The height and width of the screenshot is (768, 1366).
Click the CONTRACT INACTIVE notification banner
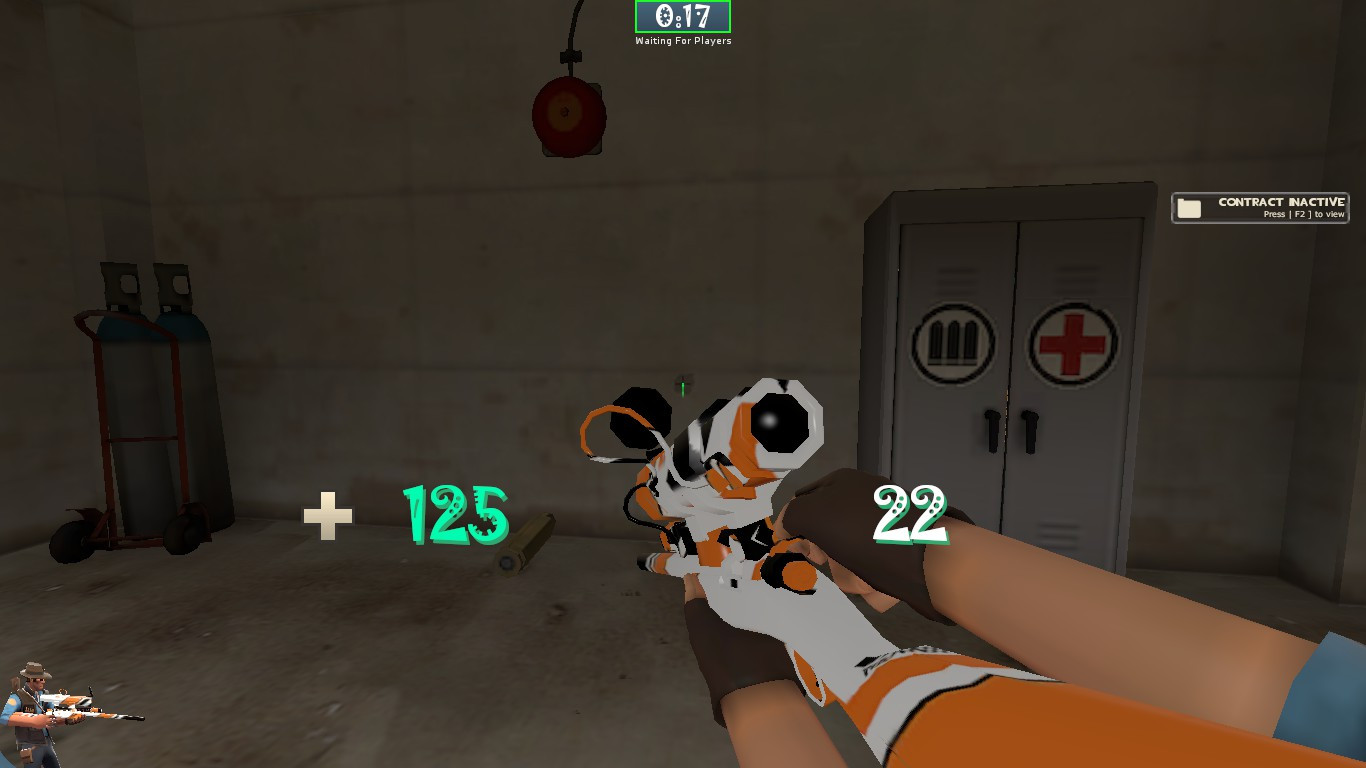[x=1260, y=207]
